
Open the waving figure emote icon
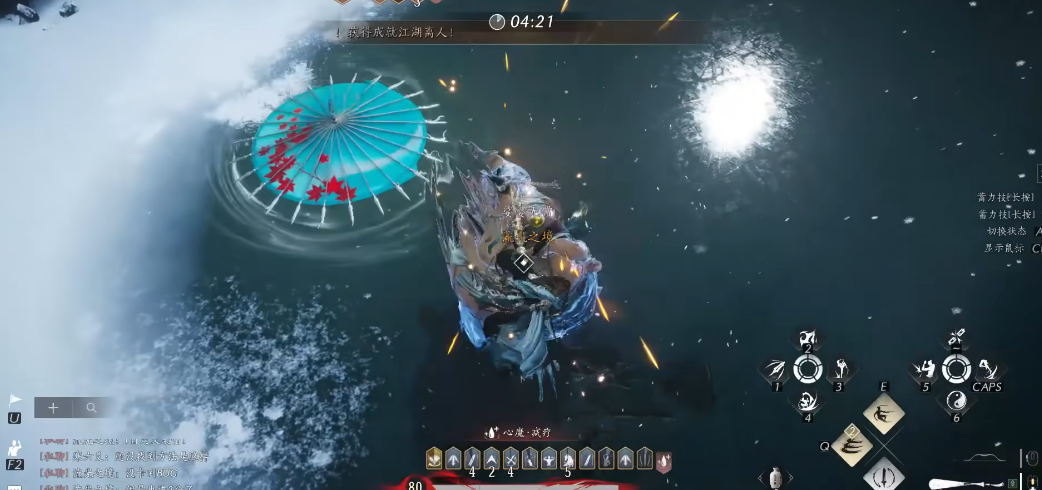[15, 449]
